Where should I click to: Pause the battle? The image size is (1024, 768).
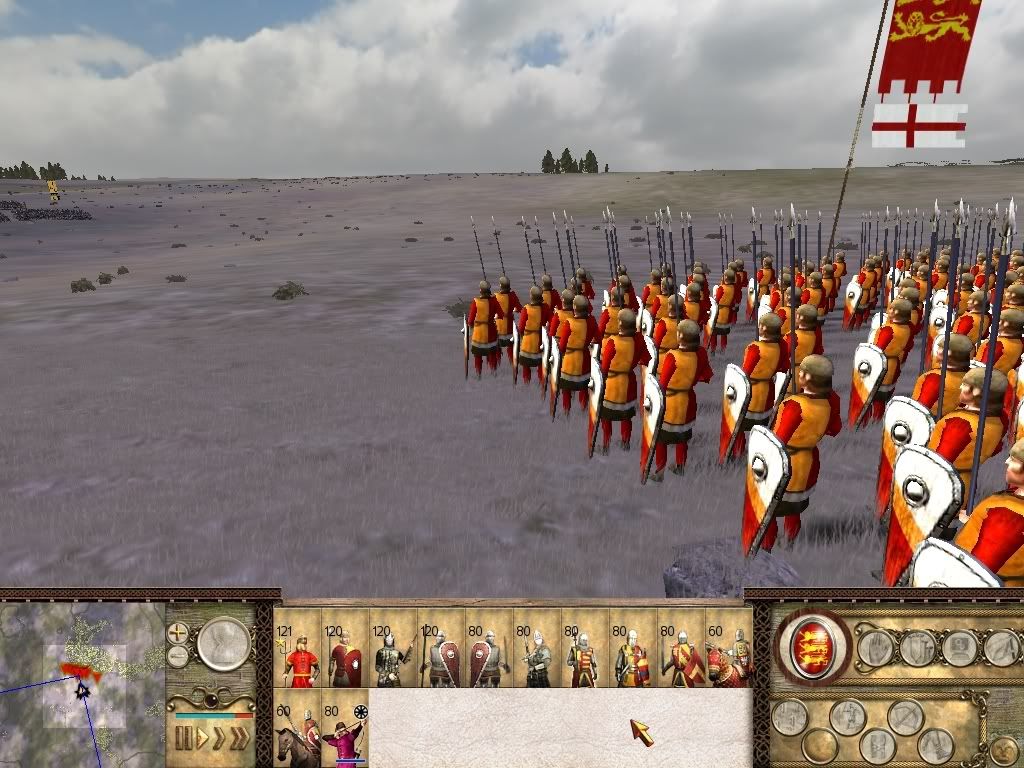point(183,739)
